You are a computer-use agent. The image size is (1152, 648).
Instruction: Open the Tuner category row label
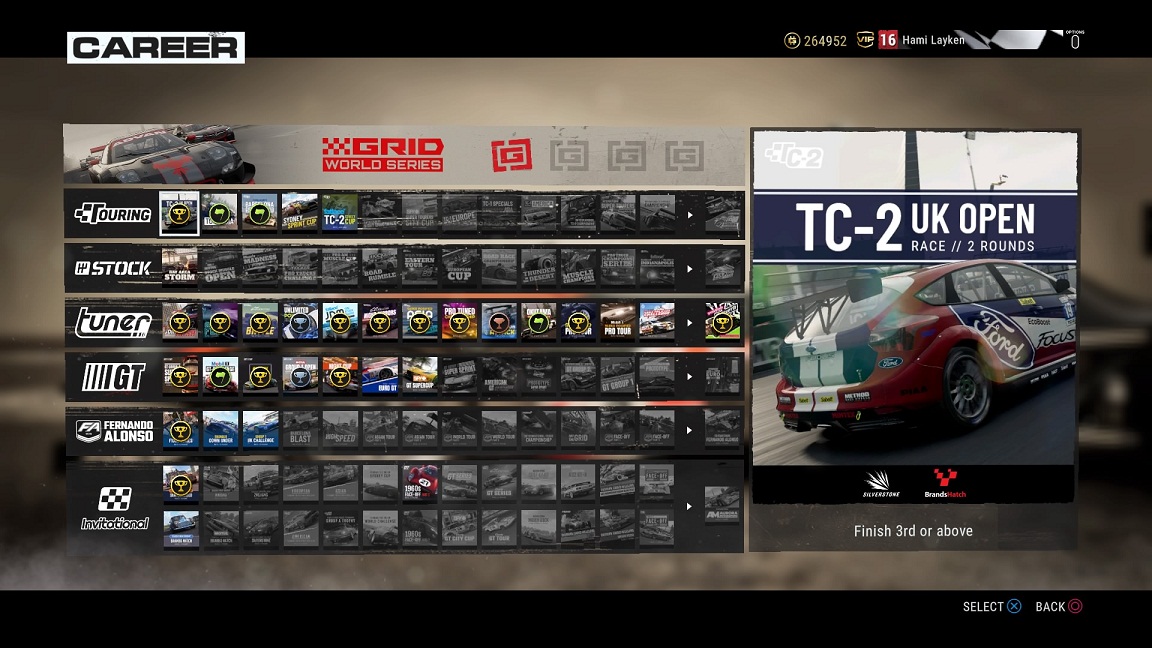pyautogui.click(x=113, y=322)
